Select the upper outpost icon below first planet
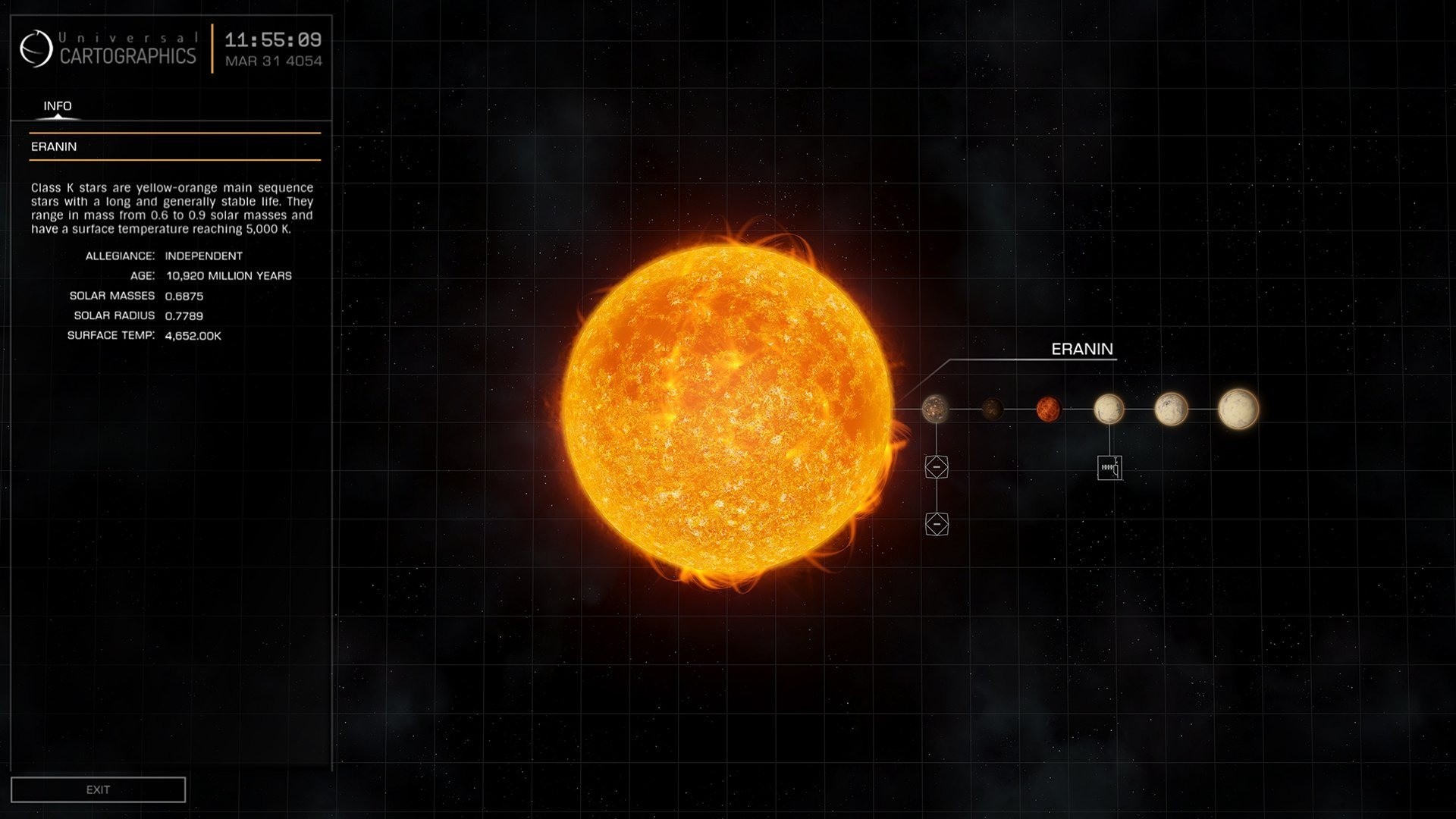Viewport: 1456px width, 819px height. tap(937, 467)
